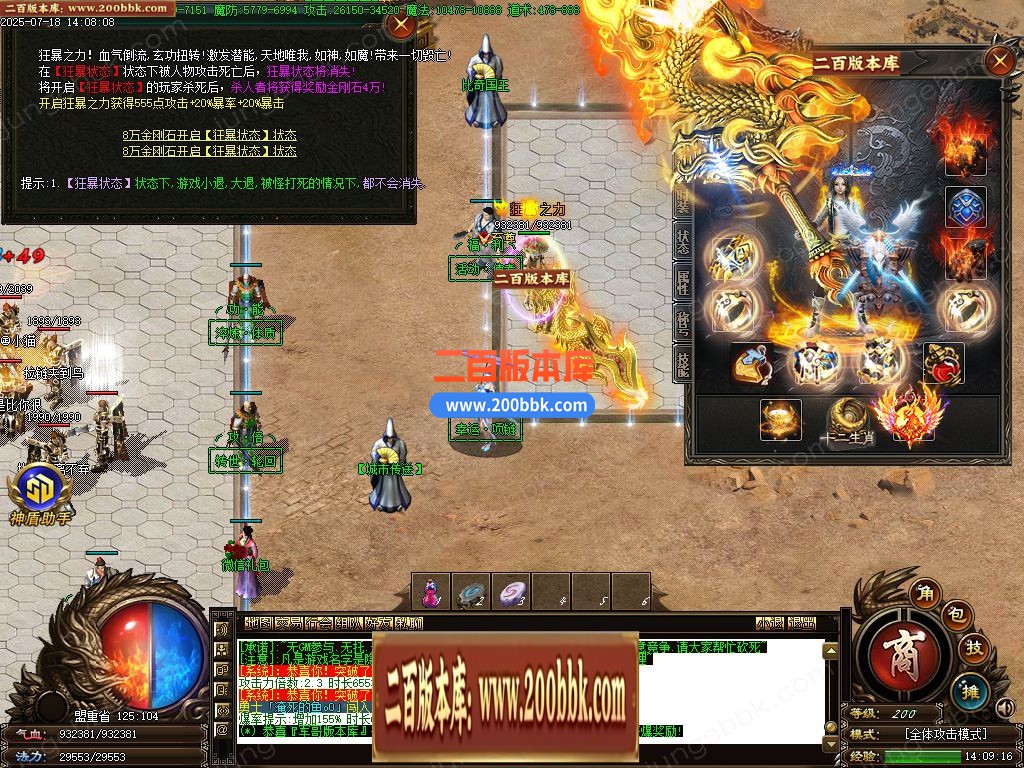This screenshot has height=768, width=1024.
Task: Select the 技能 skills tab
Action: coord(683,364)
